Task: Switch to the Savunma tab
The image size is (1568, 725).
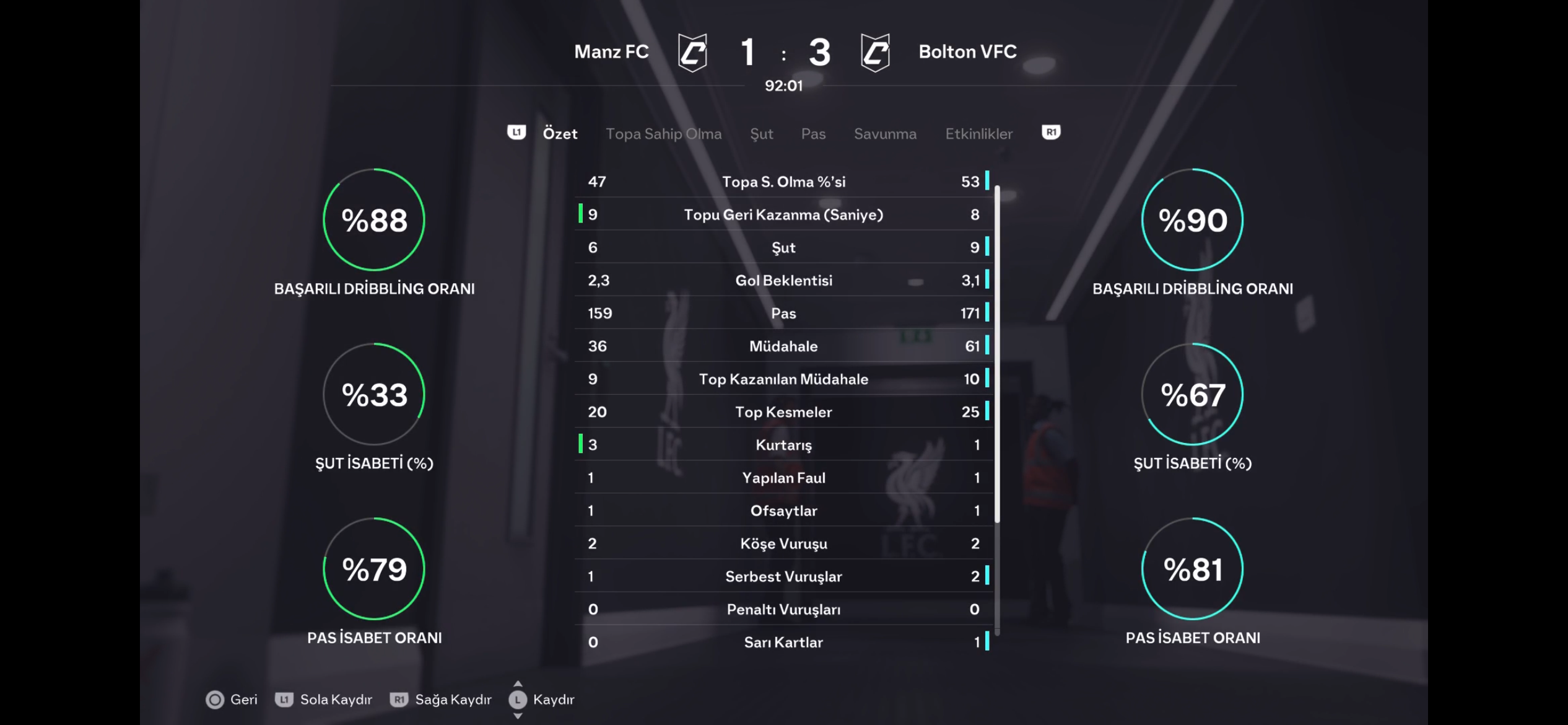Action: (x=885, y=134)
